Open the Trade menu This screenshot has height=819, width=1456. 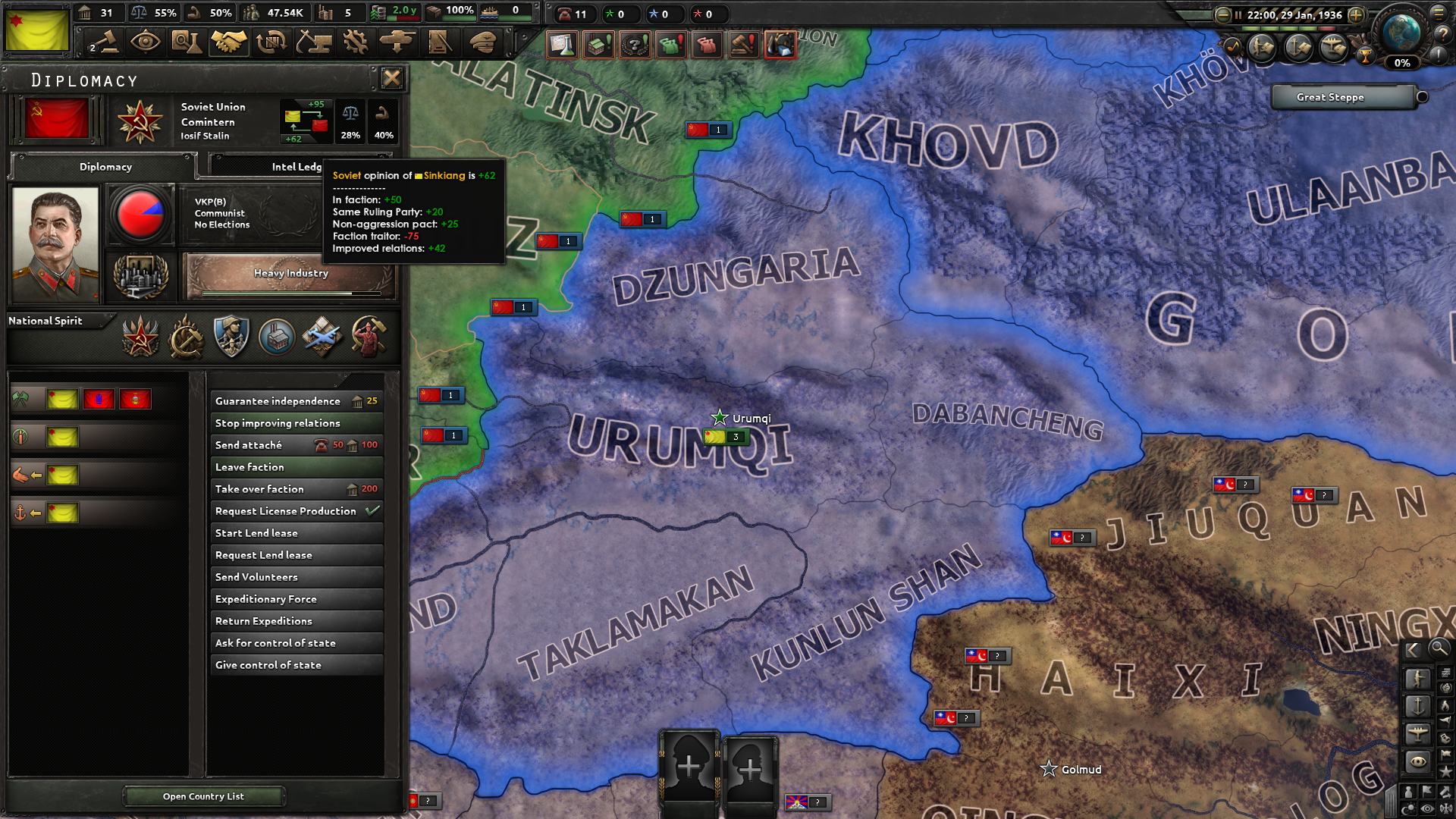pyautogui.click(x=271, y=43)
